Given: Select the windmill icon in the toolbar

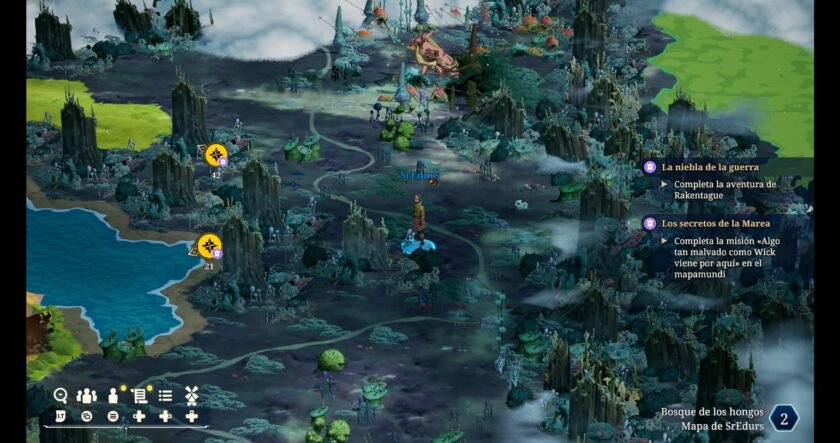Looking at the screenshot, I should coord(192,395).
